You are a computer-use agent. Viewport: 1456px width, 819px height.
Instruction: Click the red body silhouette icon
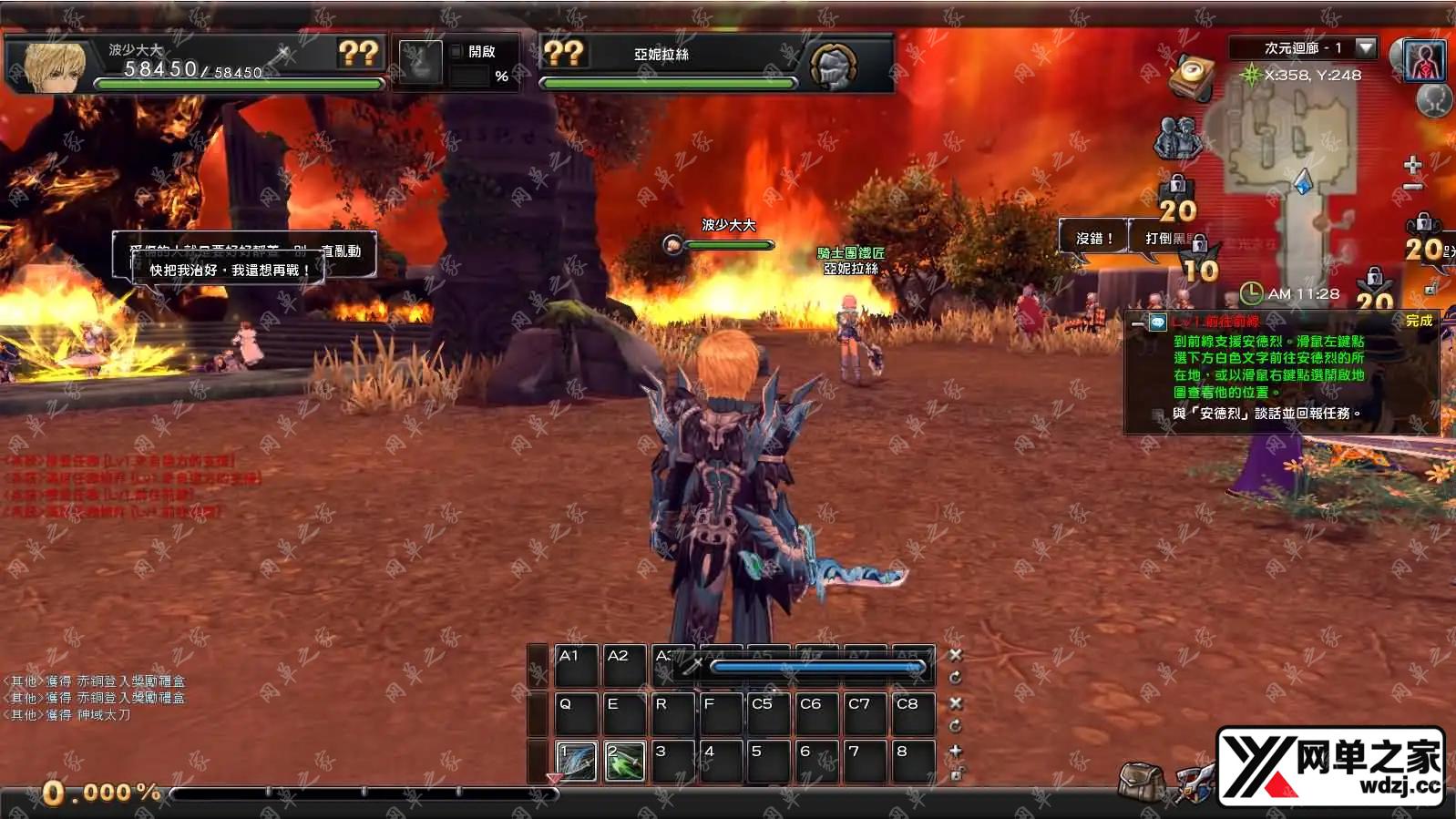coord(1425,60)
